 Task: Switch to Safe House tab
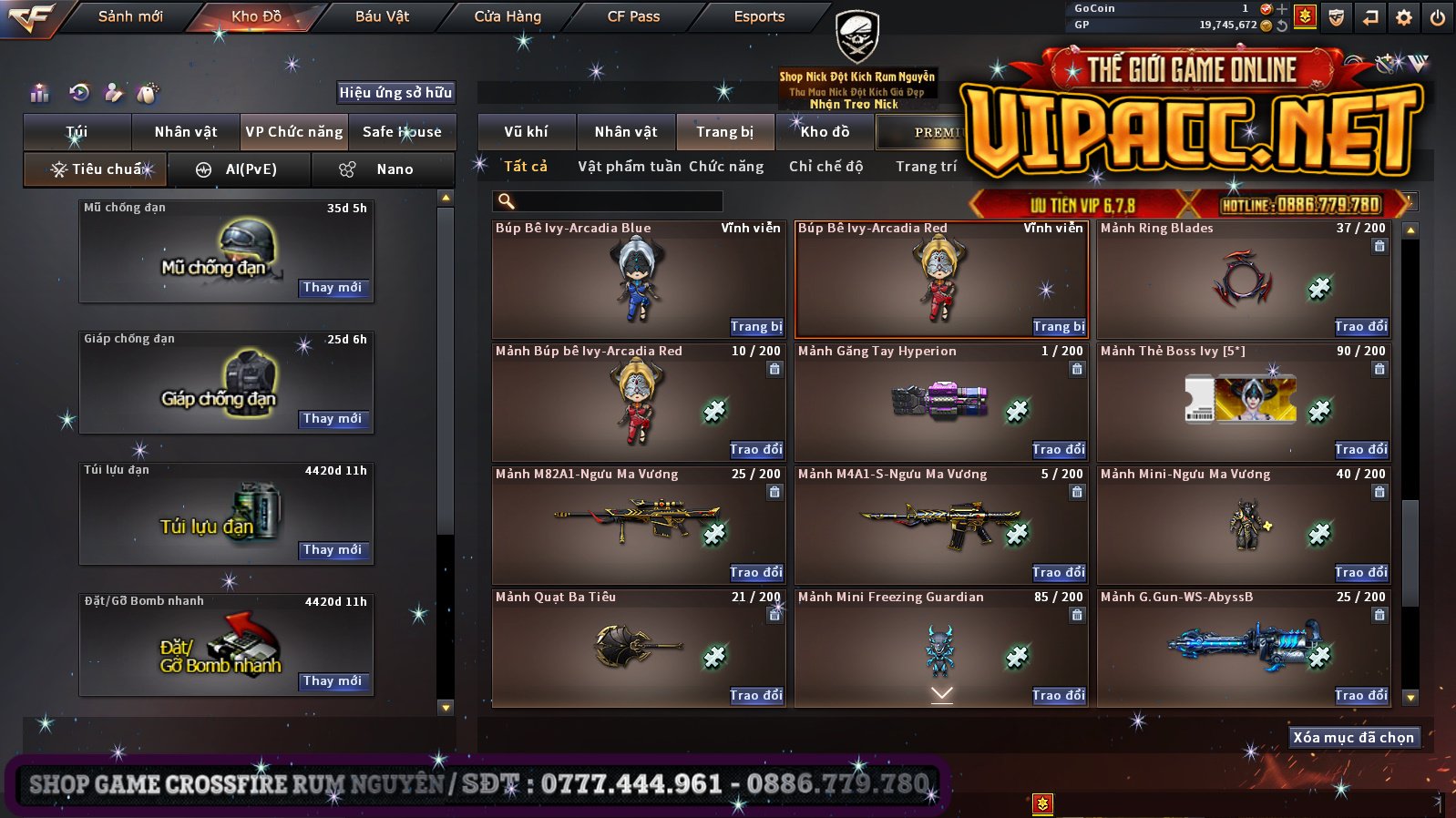click(x=402, y=132)
